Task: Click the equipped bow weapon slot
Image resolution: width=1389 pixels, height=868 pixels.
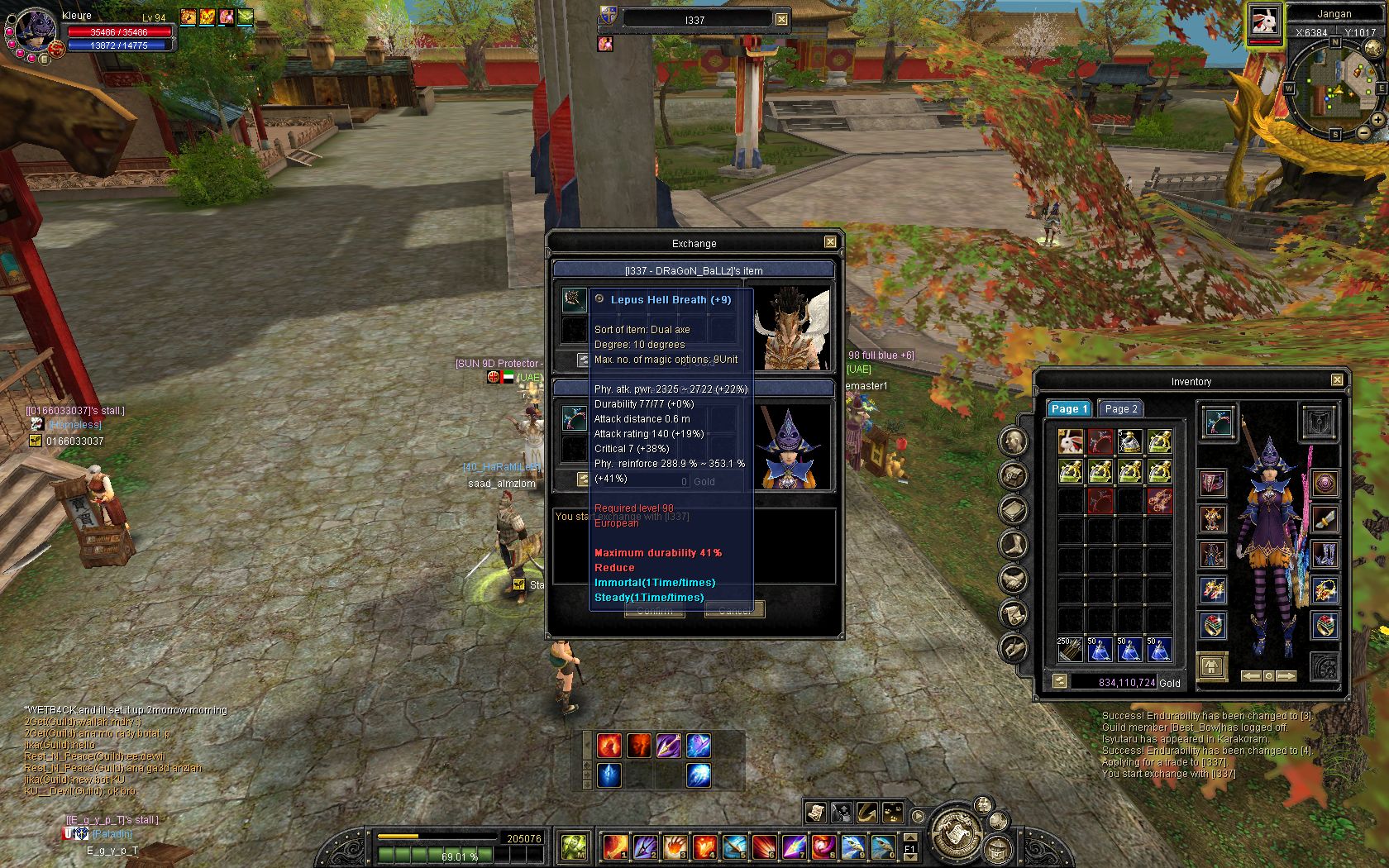Action: (x=1215, y=423)
